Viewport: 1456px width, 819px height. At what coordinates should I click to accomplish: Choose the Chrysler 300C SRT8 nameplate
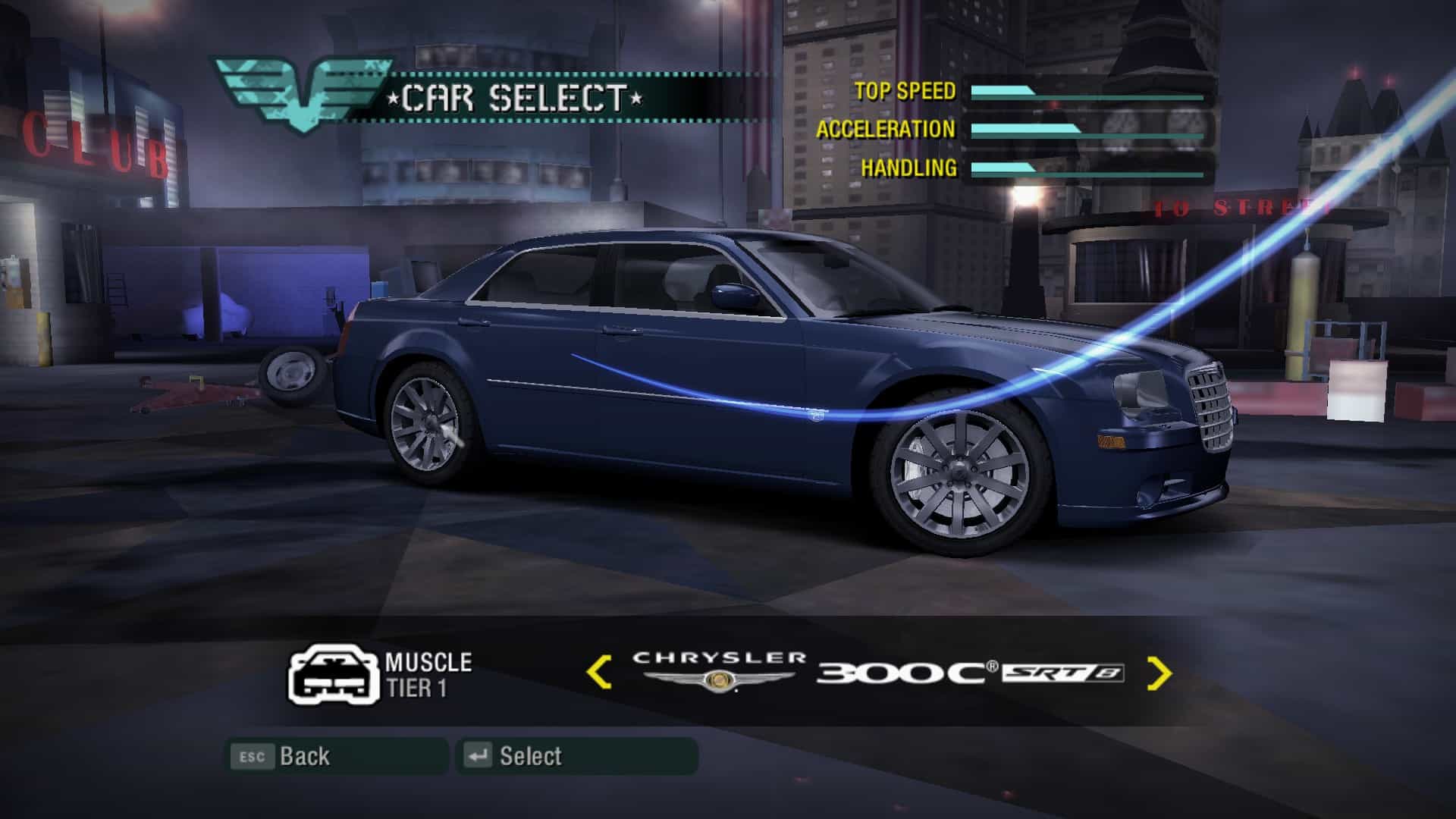pos(877,671)
